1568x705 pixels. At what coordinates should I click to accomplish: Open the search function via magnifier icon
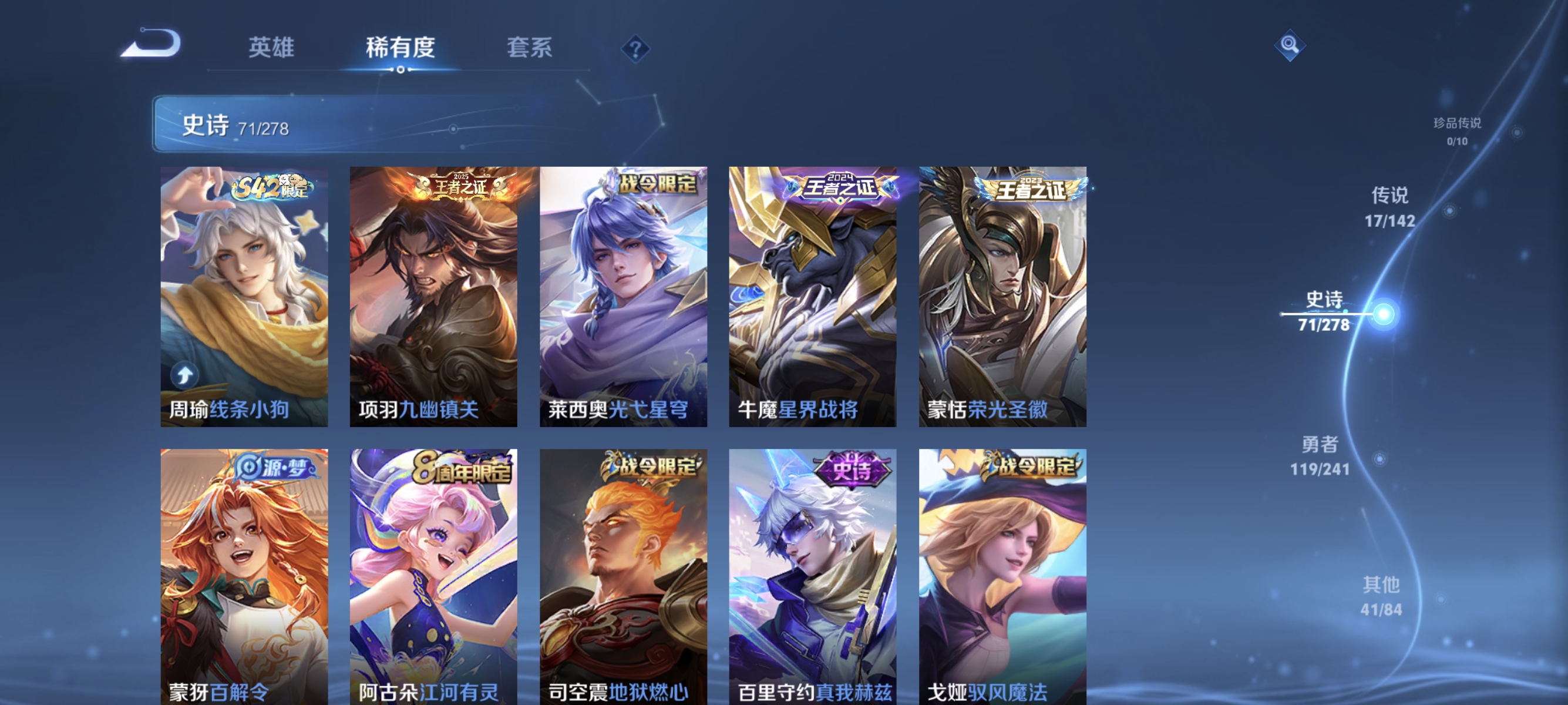coord(1290,45)
